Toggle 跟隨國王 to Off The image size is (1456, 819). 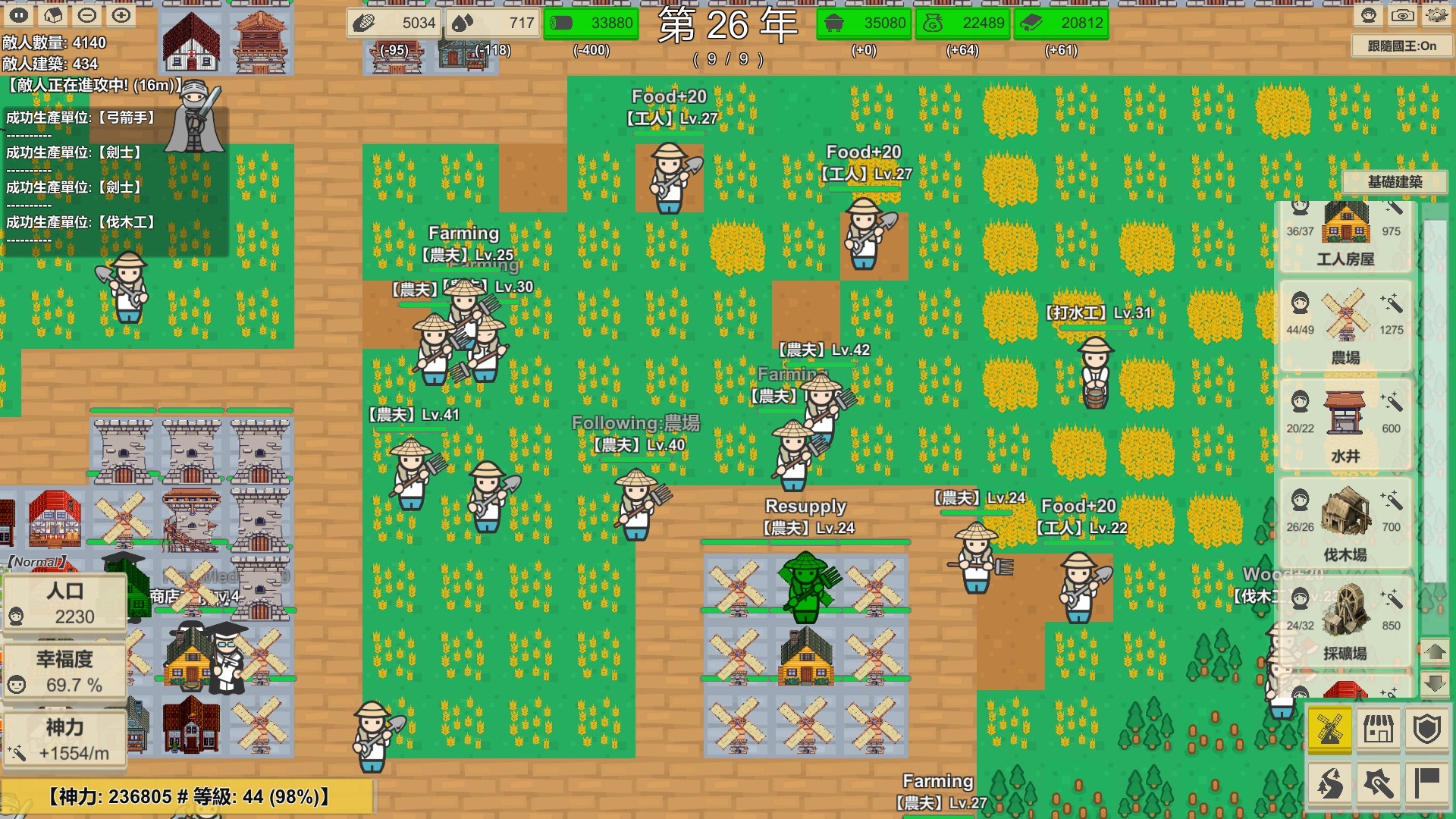point(1402,45)
